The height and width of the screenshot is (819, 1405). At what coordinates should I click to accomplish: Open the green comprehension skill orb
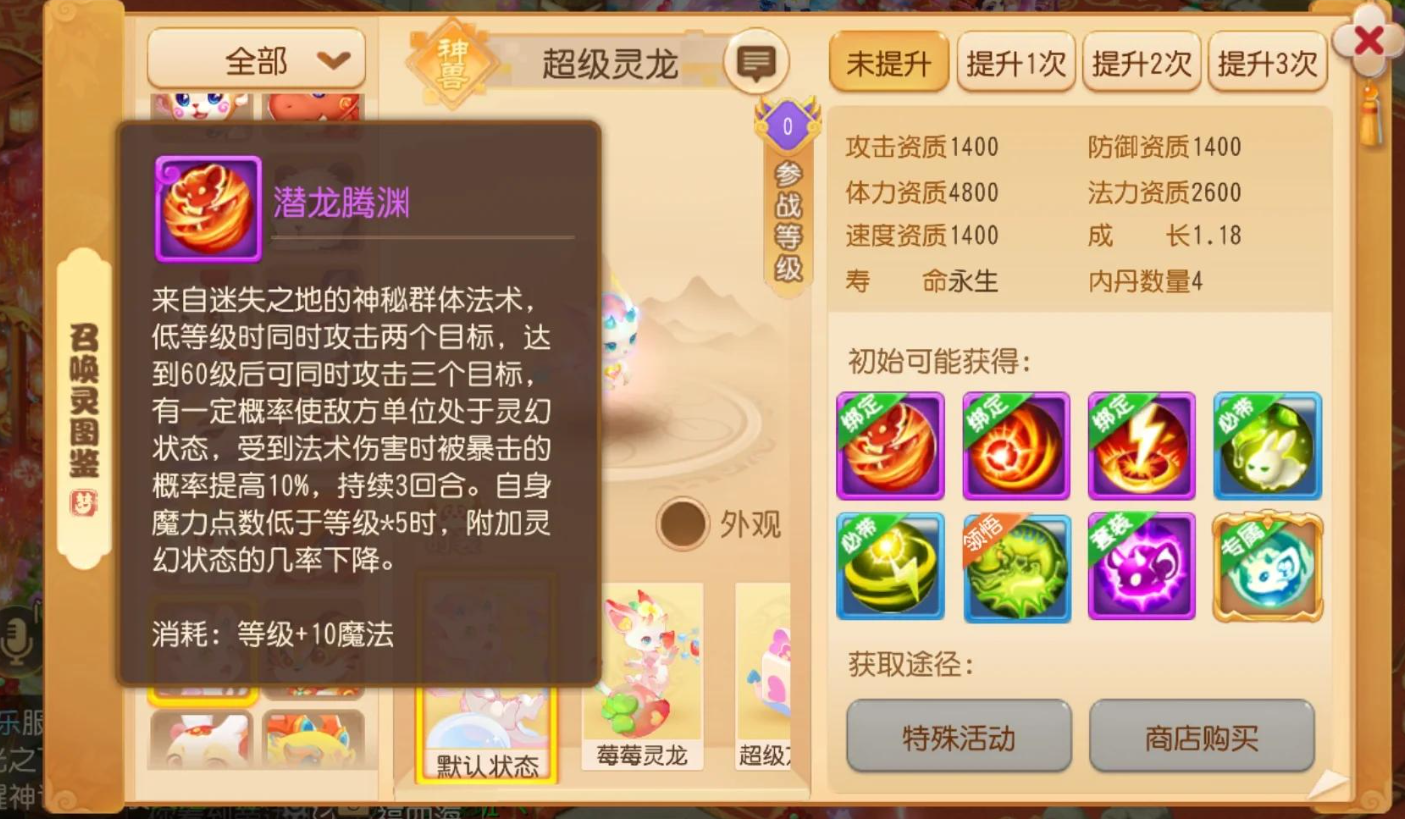click(1015, 568)
